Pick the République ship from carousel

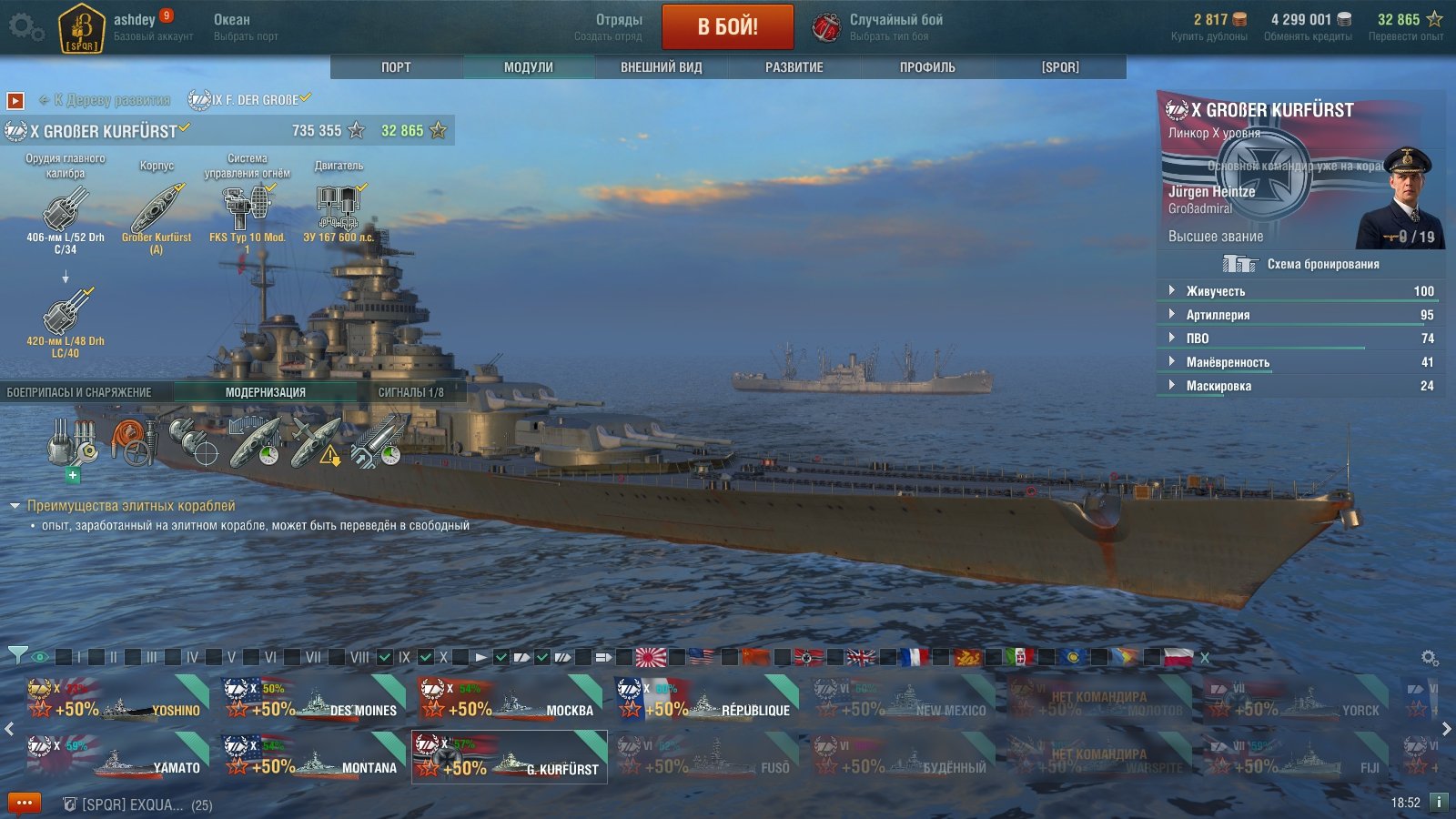click(705, 700)
